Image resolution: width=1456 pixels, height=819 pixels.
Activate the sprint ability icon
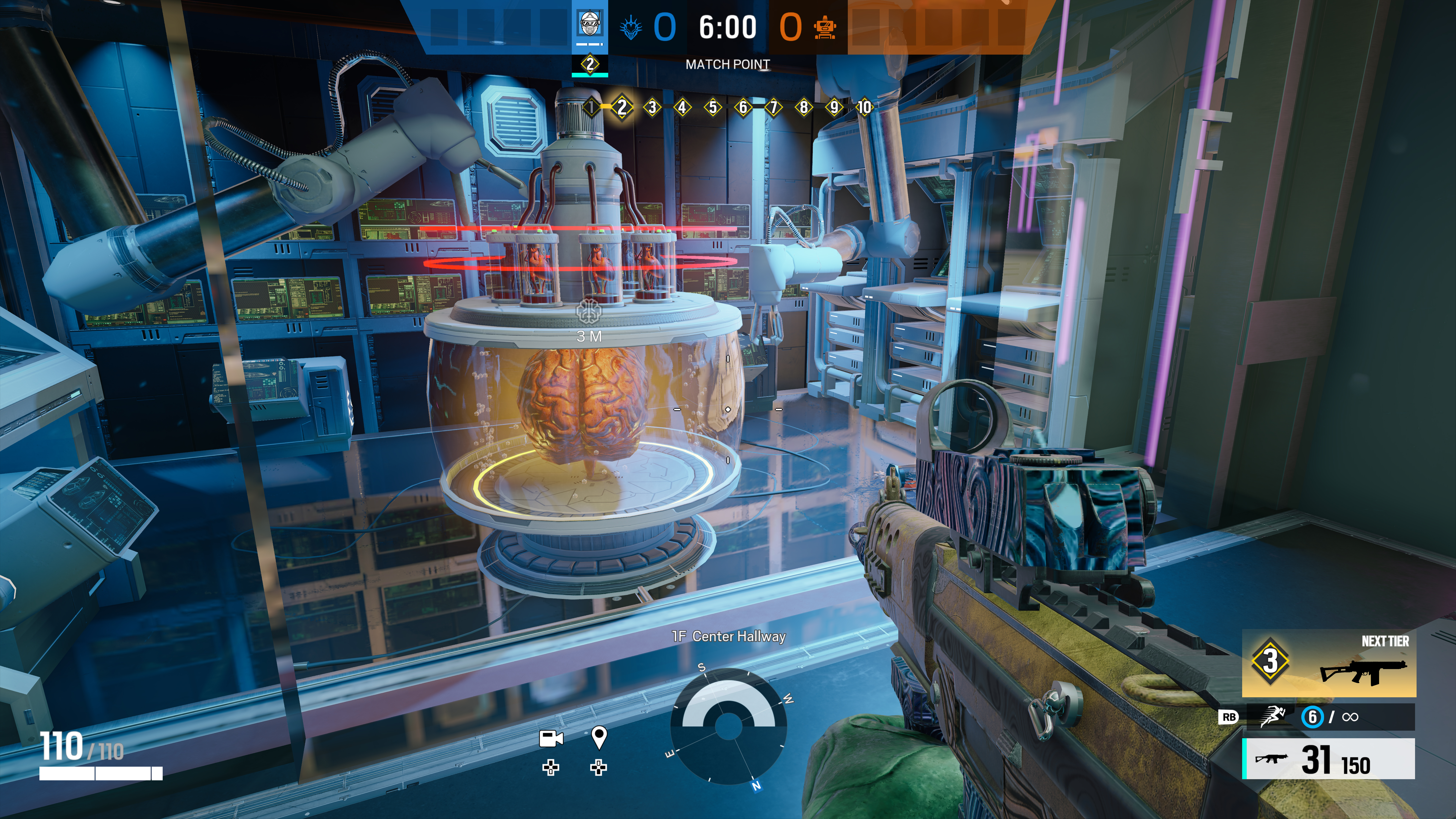(1272, 717)
